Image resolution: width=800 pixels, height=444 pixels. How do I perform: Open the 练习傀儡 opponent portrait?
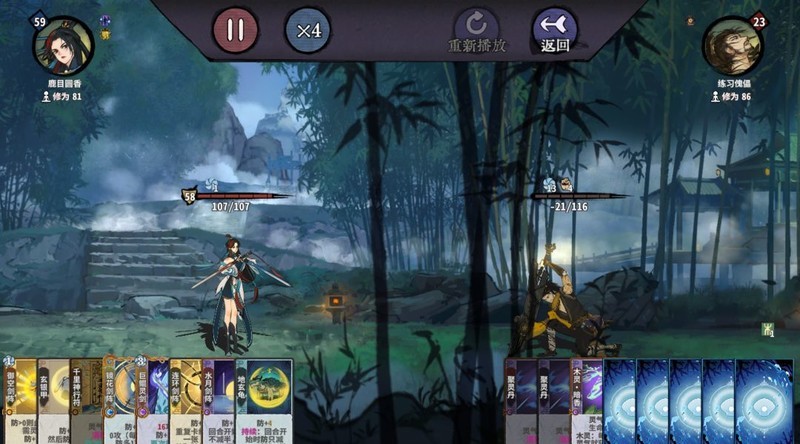[x=731, y=45]
